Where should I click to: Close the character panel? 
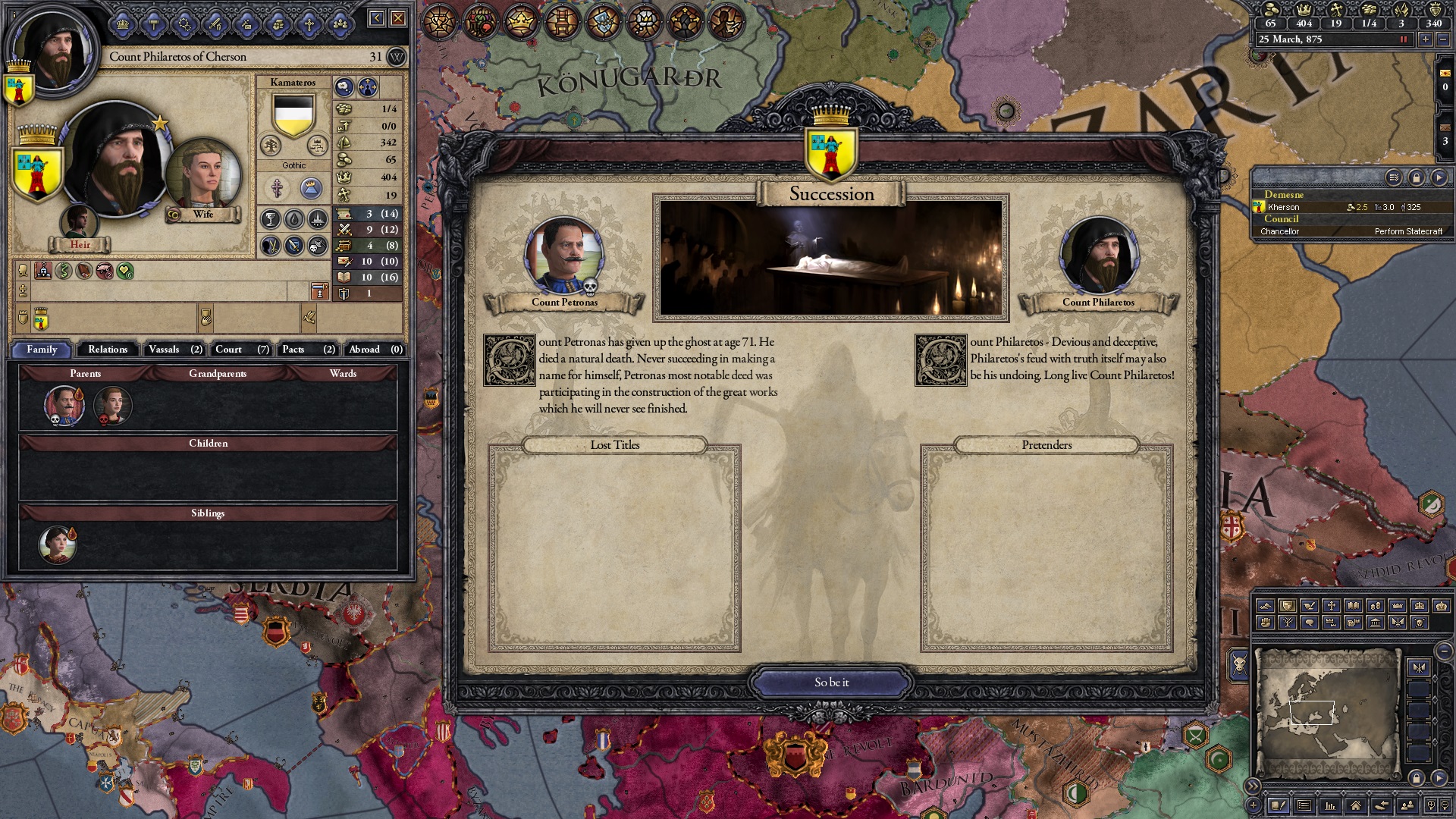[398, 18]
